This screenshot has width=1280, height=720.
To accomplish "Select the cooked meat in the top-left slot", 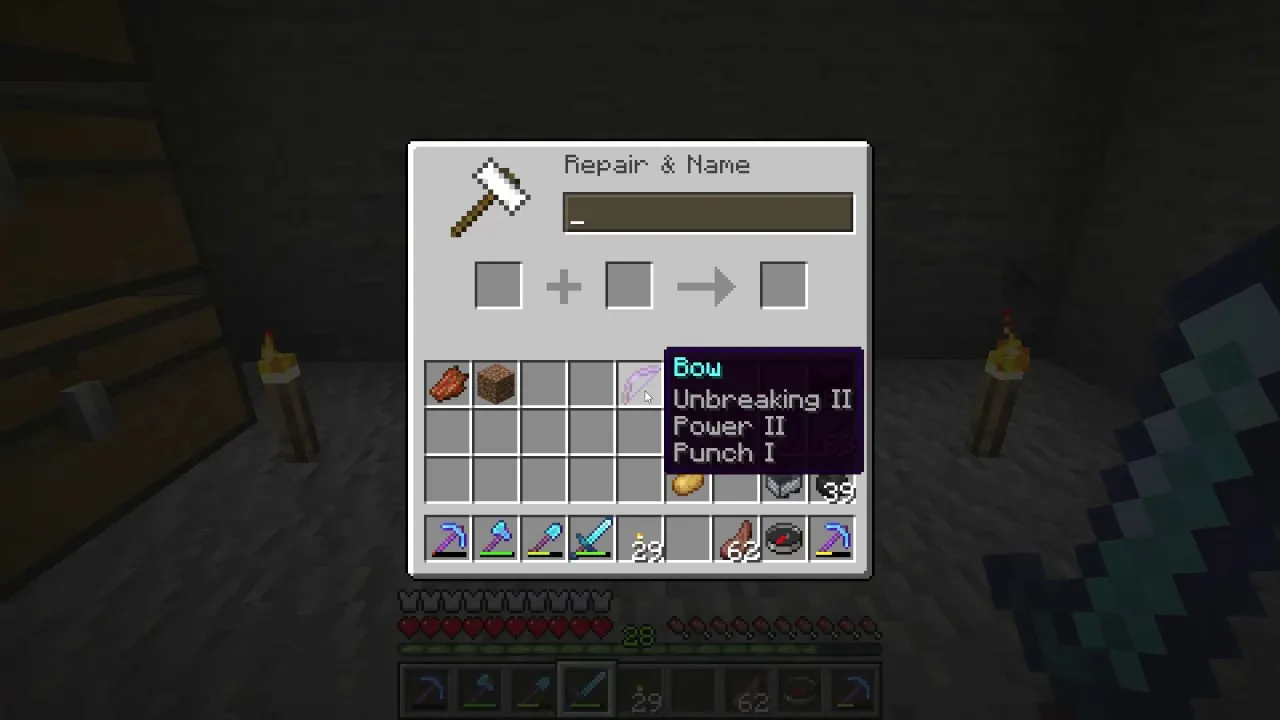I will 448,385.
